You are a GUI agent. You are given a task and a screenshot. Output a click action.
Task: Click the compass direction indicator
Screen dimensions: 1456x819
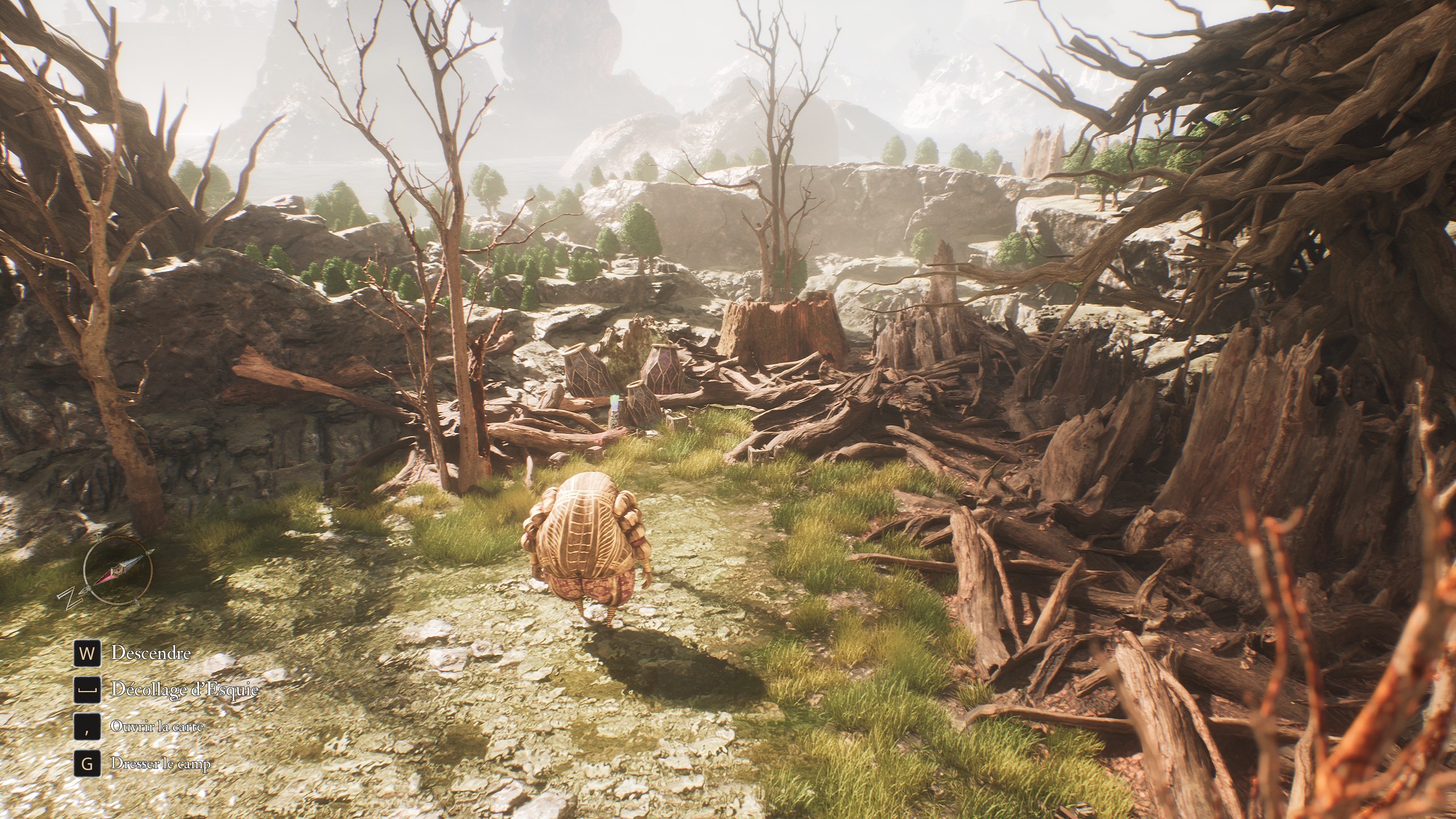coord(117,570)
